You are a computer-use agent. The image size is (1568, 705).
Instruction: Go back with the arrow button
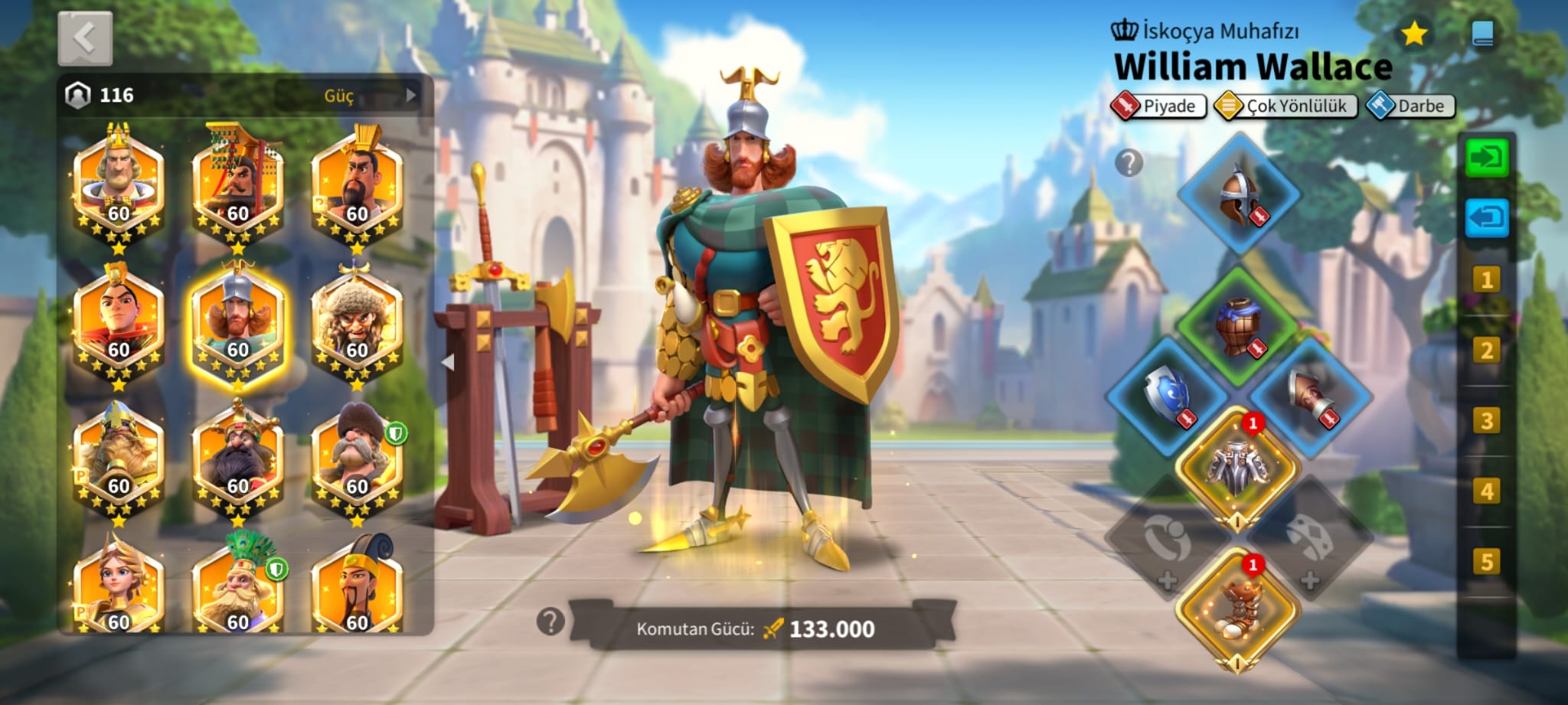tap(85, 38)
